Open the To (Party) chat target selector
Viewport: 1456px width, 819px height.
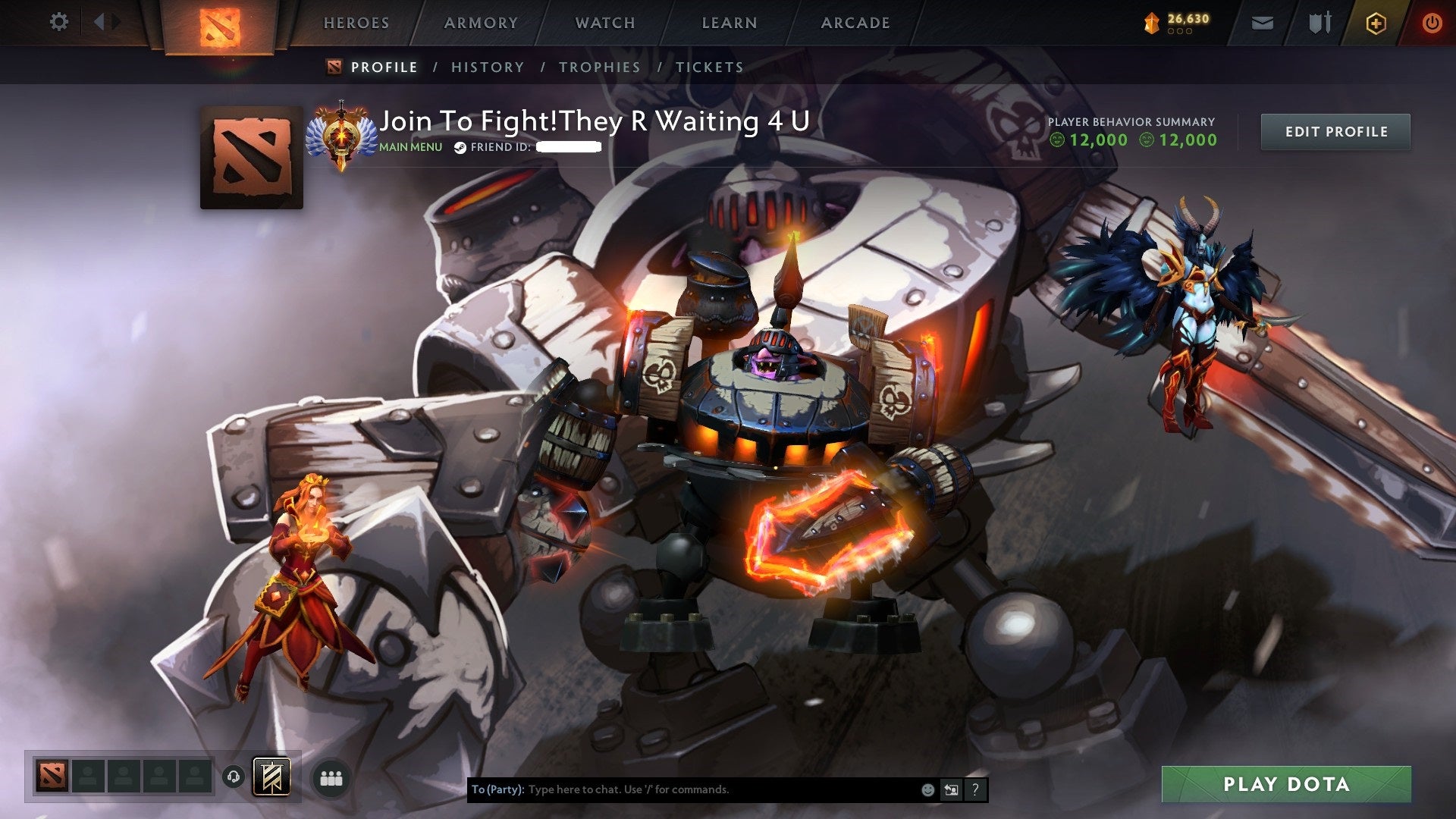coord(497,789)
